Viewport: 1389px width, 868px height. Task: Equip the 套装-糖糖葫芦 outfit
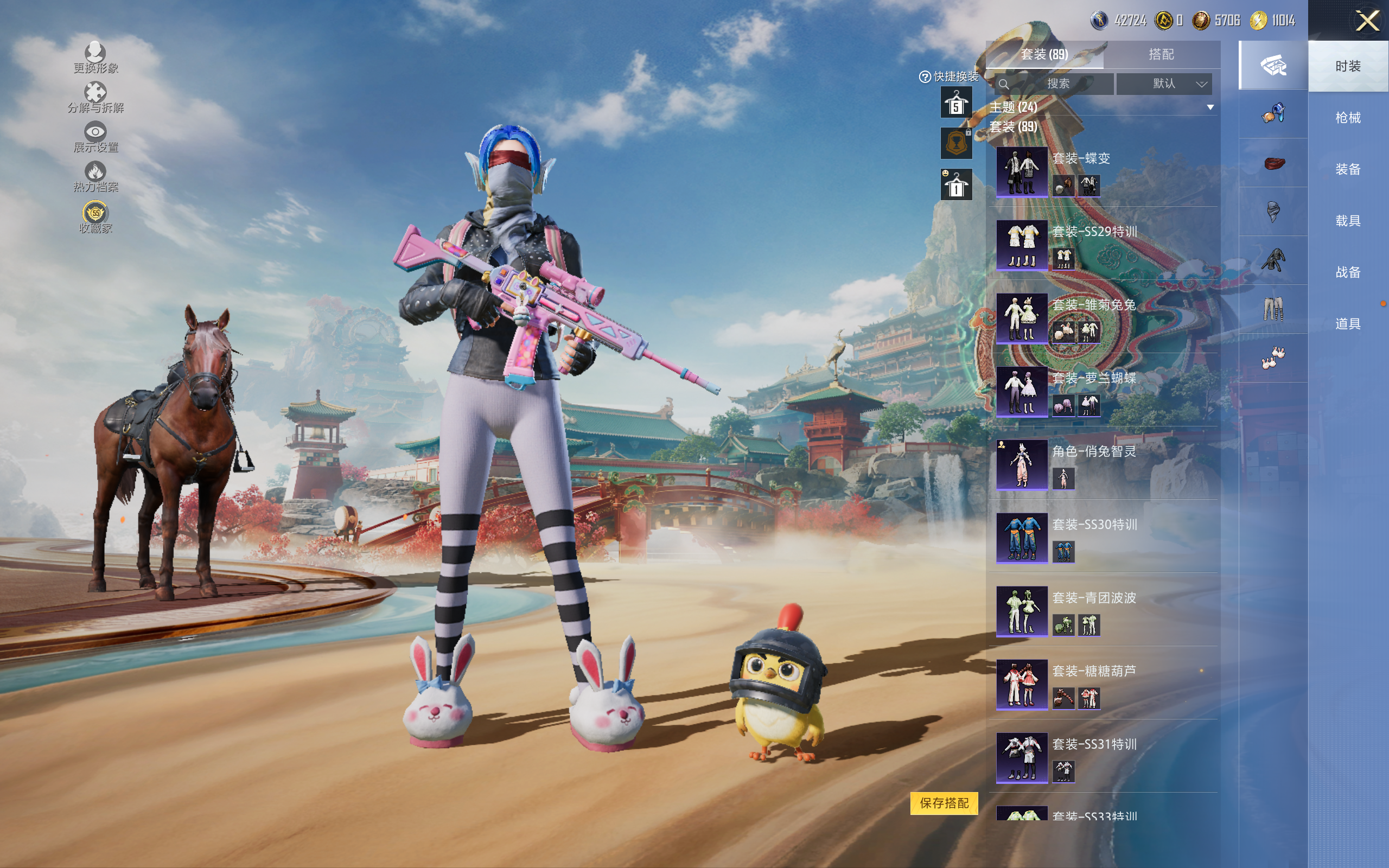pos(1022,684)
